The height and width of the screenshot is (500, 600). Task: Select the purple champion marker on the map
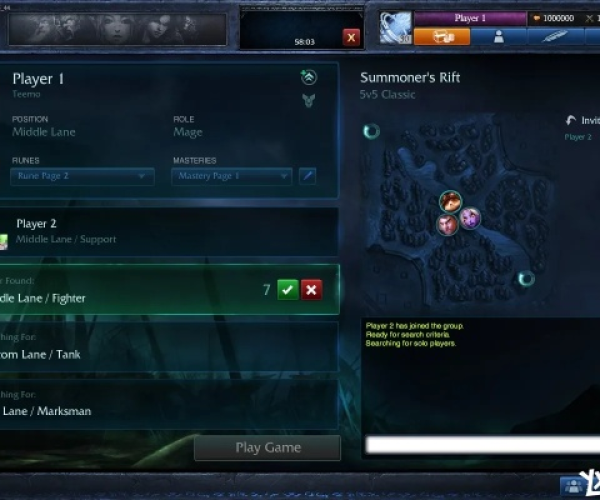470,217
